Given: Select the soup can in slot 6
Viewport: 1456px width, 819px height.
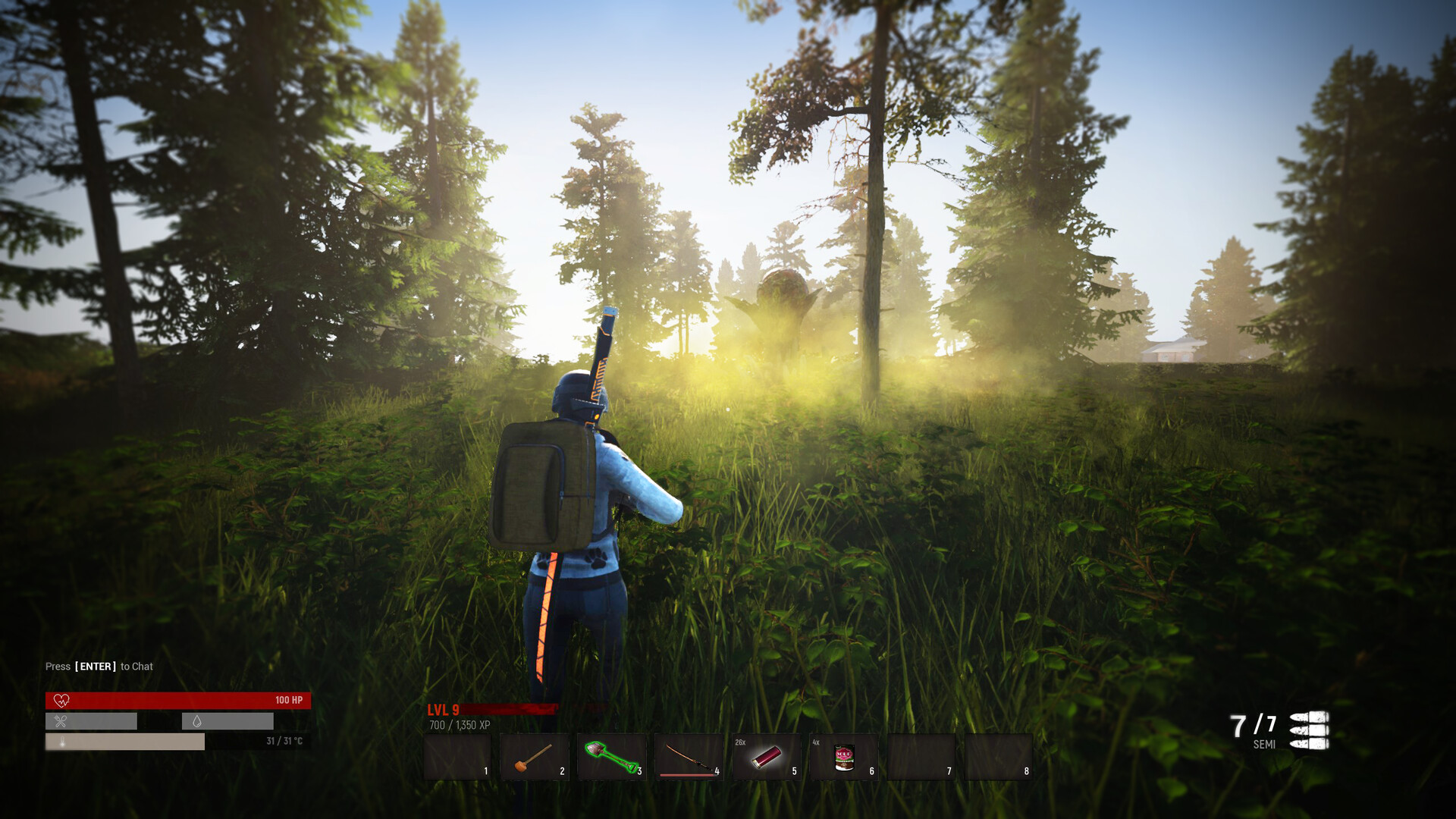Looking at the screenshot, I should click(x=844, y=757).
